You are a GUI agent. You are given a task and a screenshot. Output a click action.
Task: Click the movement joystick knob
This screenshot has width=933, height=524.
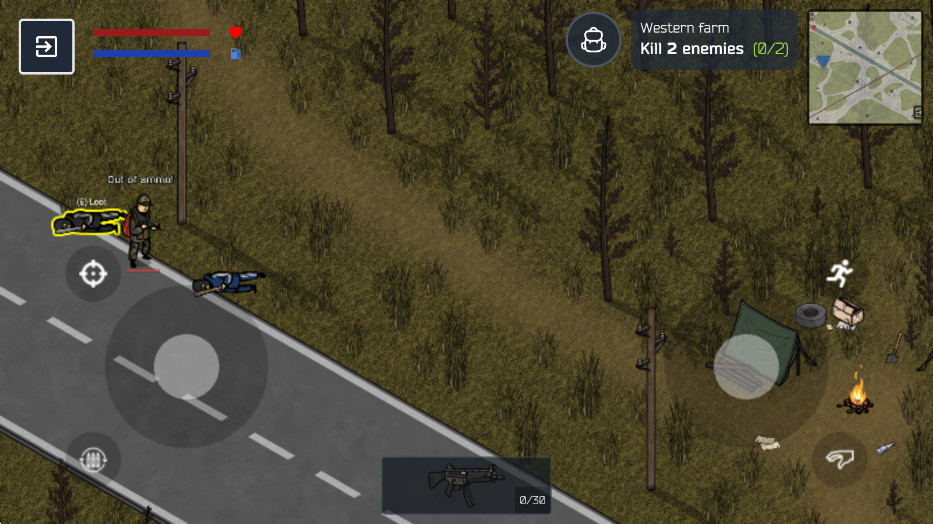click(x=186, y=367)
